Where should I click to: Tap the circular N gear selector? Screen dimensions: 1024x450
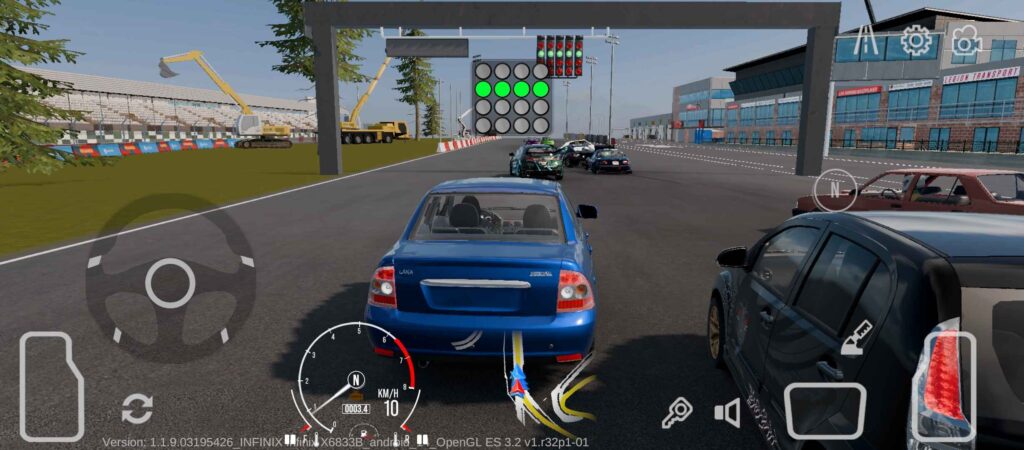pos(833,189)
